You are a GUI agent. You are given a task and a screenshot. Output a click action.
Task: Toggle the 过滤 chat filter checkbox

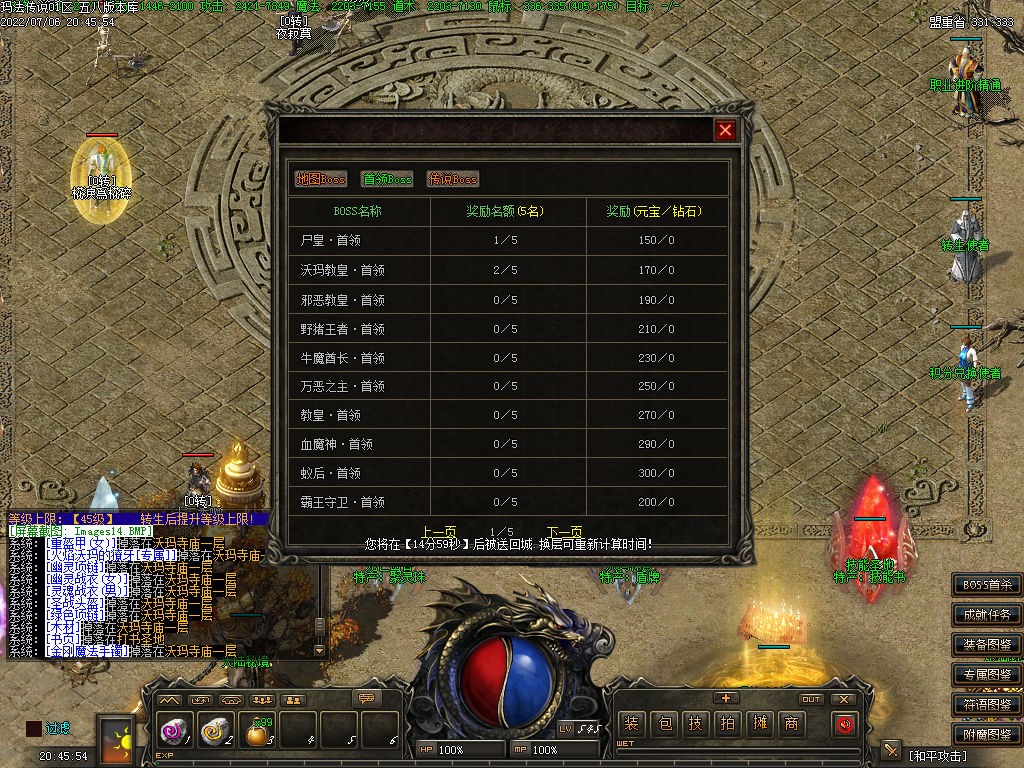click(x=34, y=728)
